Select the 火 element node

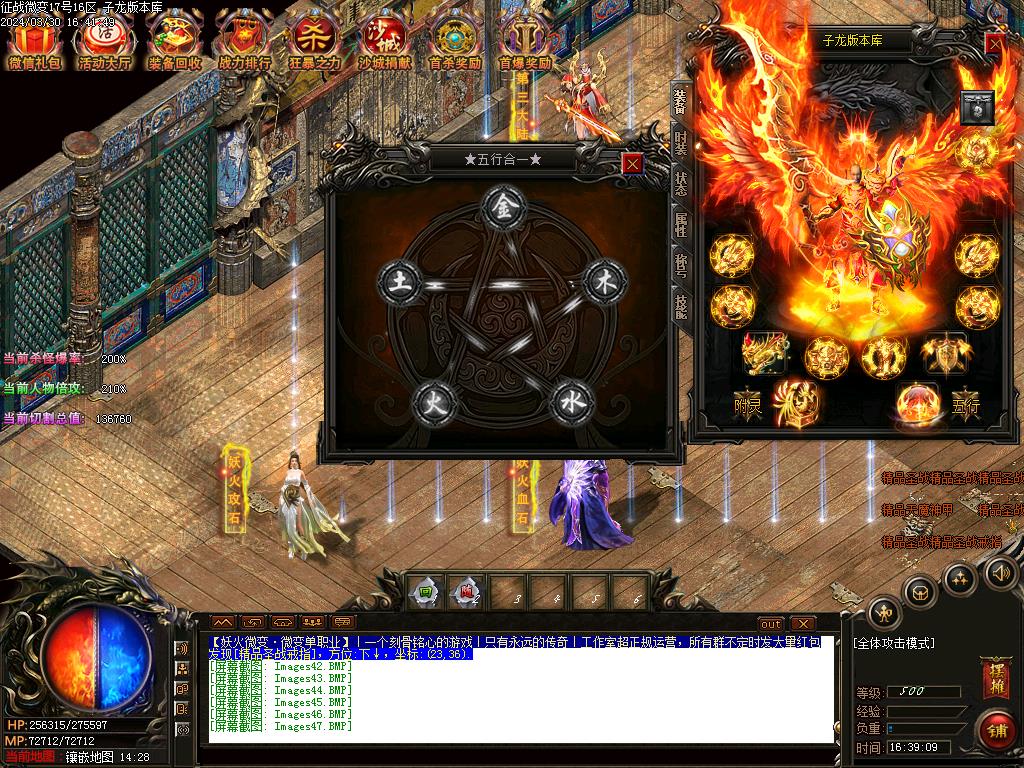pyautogui.click(x=435, y=401)
